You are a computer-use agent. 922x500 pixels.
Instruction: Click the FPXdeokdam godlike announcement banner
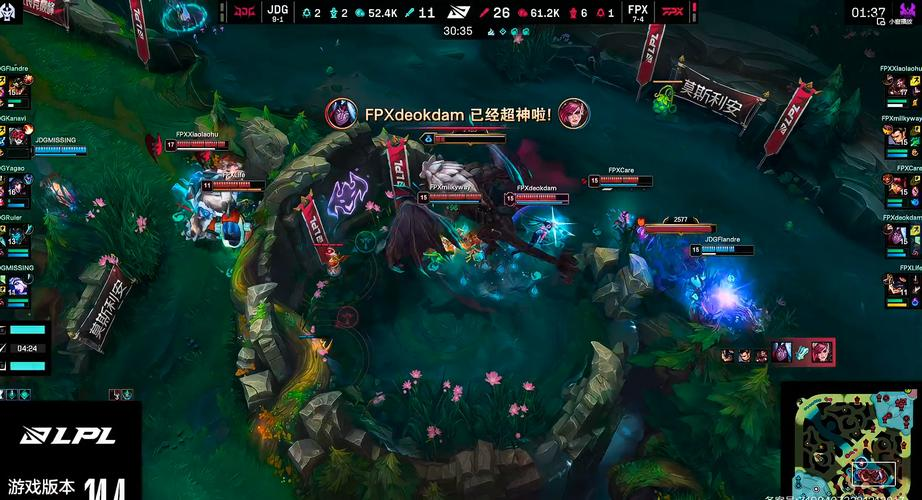pos(457,114)
